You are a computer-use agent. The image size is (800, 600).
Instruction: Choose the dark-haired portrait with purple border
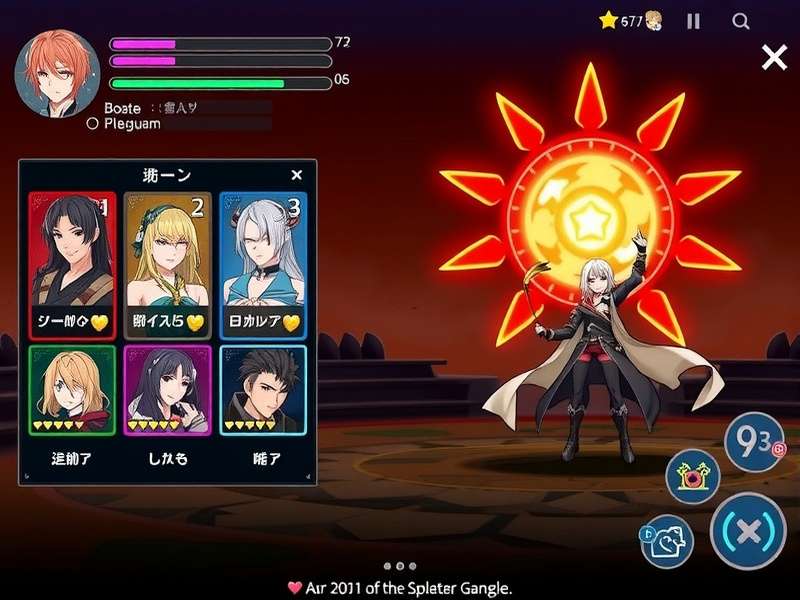pos(167,390)
